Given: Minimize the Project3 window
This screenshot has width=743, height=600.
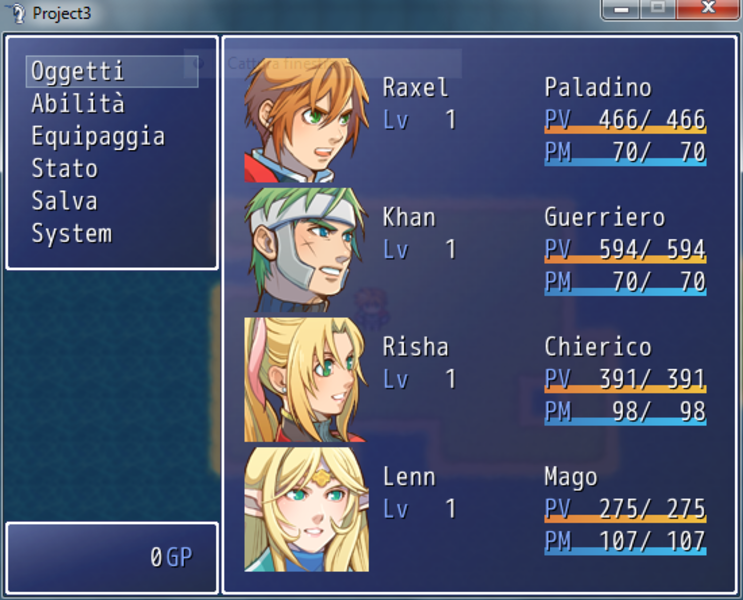Looking at the screenshot, I should pos(621,9).
